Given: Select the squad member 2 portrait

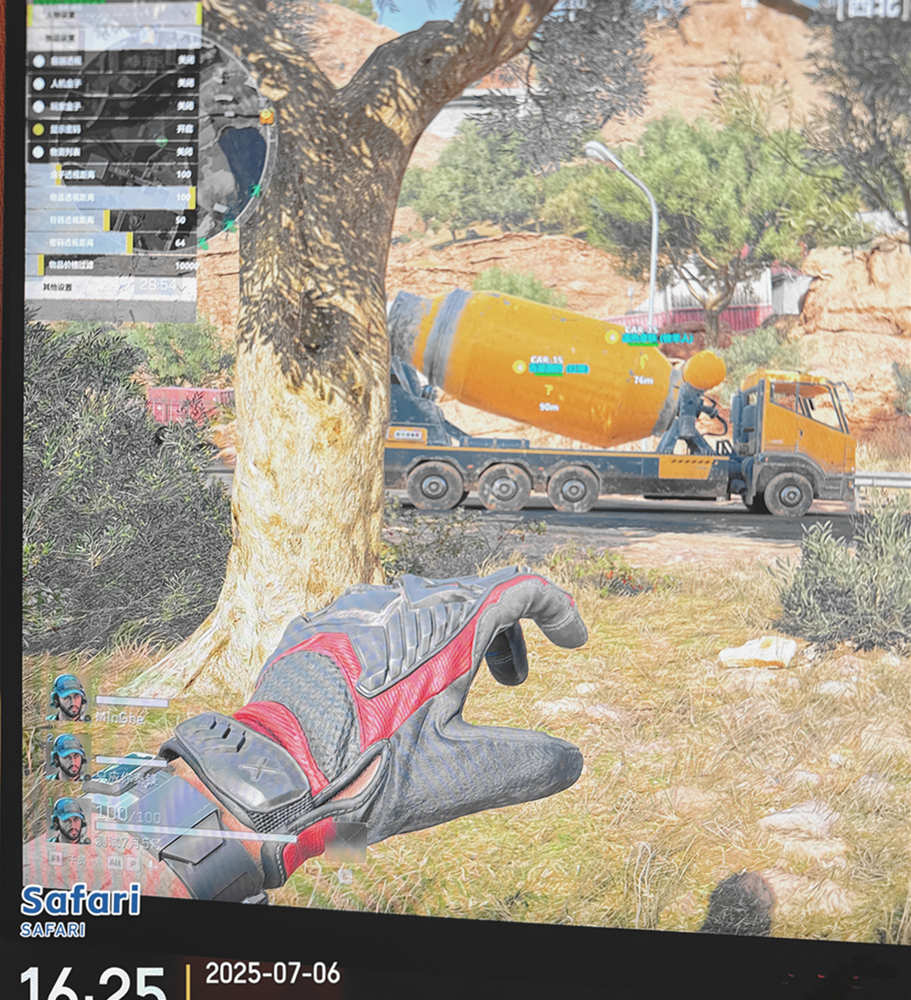Looking at the screenshot, I should click(68, 757).
